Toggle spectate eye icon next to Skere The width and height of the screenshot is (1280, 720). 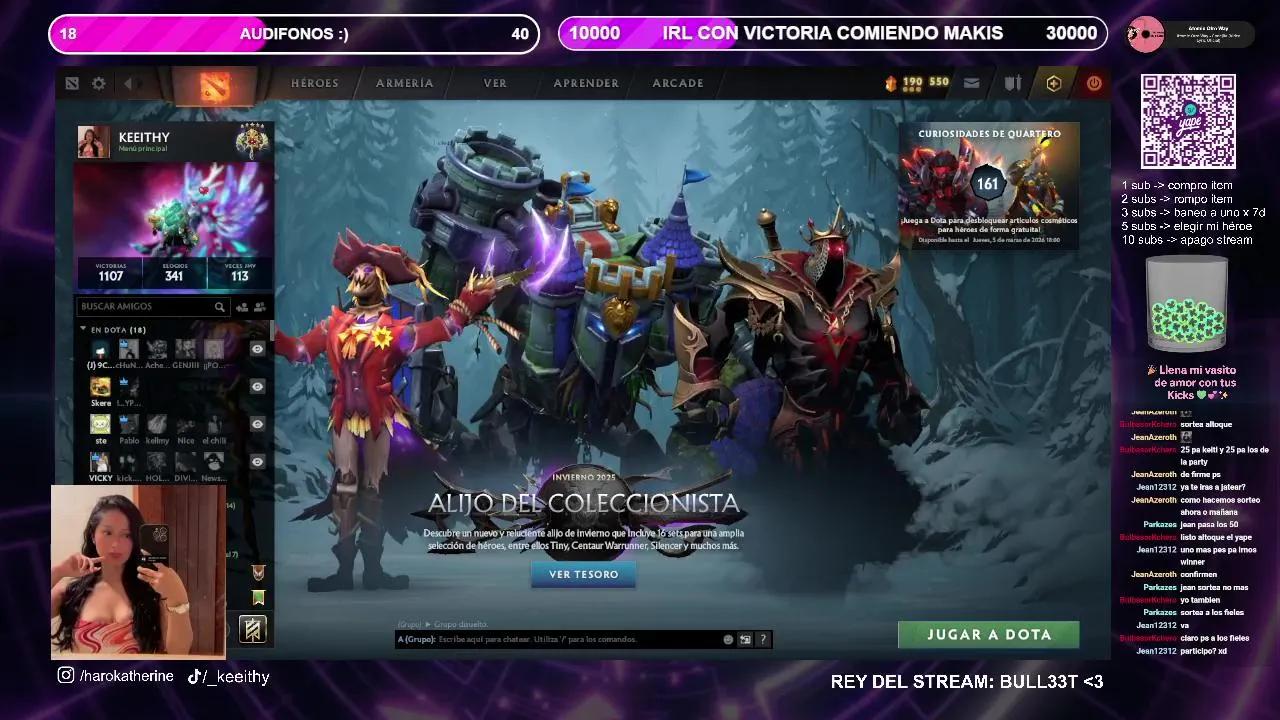(x=257, y=386)
